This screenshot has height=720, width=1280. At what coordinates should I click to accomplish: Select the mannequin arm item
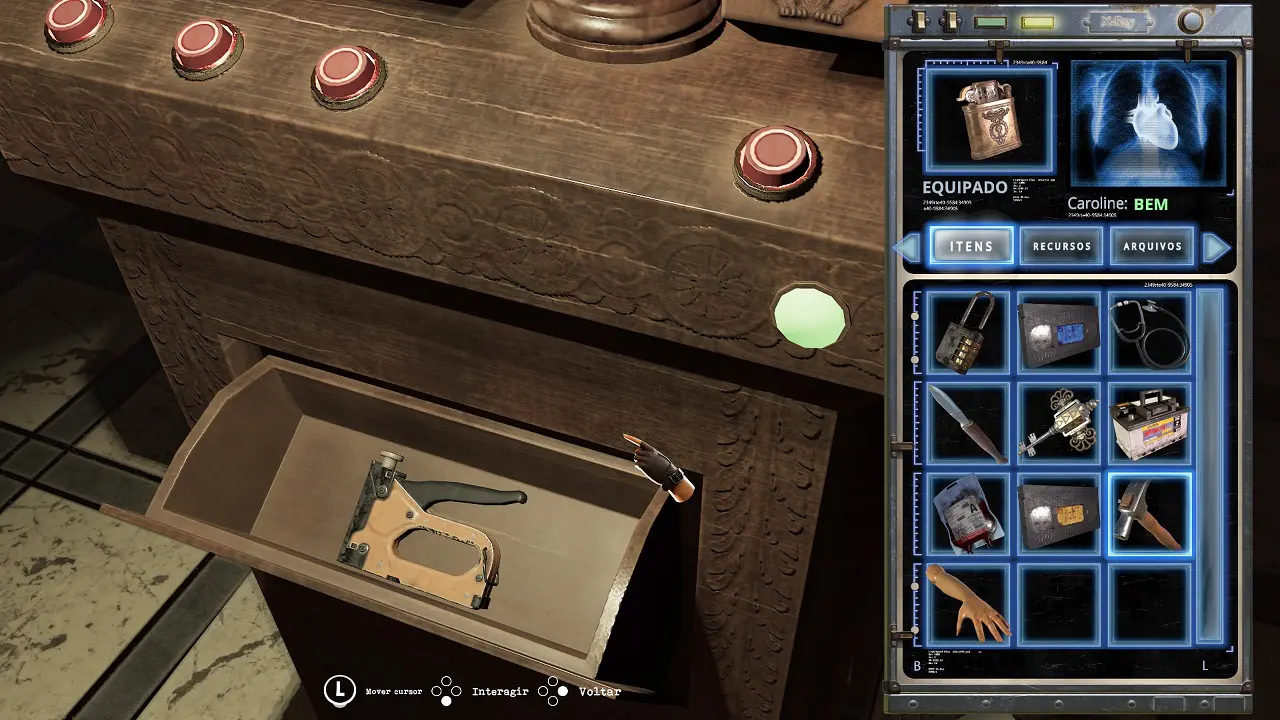point(967,603)
